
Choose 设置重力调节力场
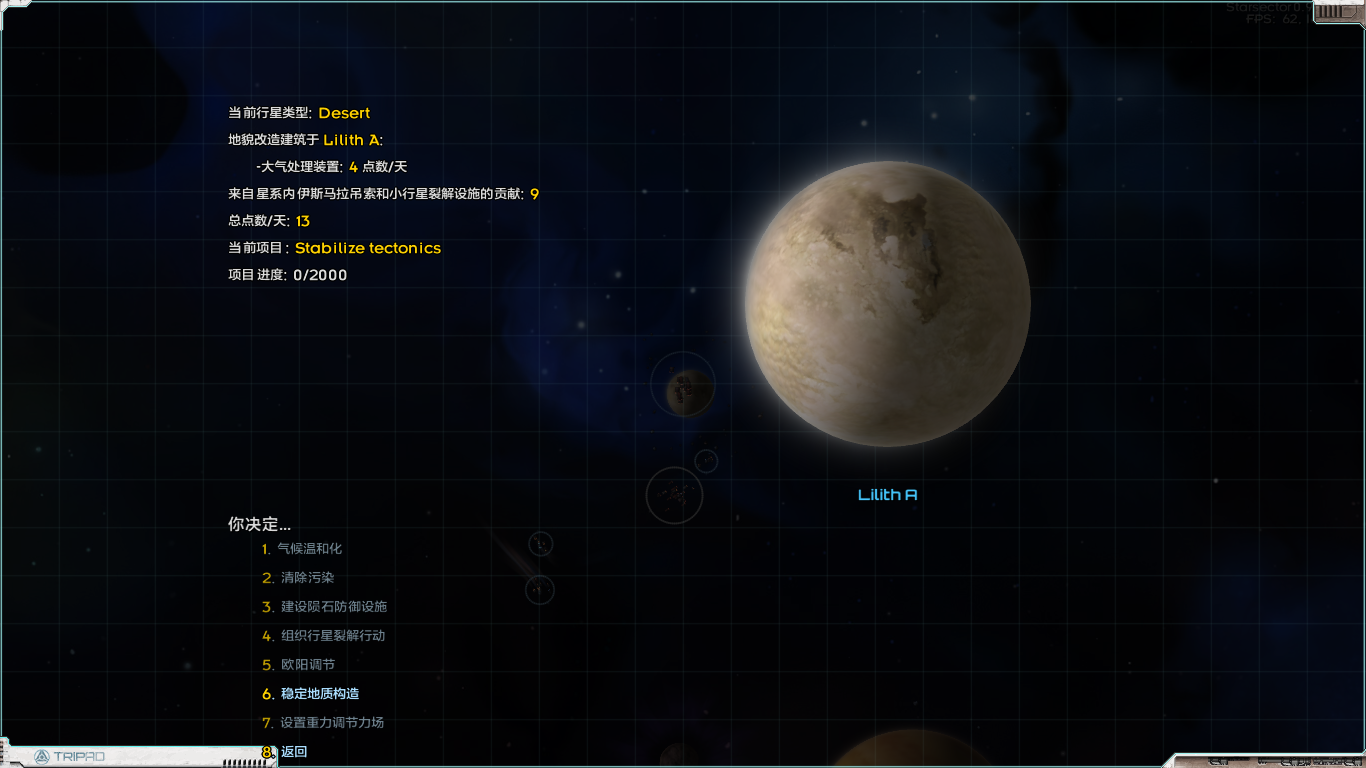pos(332,722)
